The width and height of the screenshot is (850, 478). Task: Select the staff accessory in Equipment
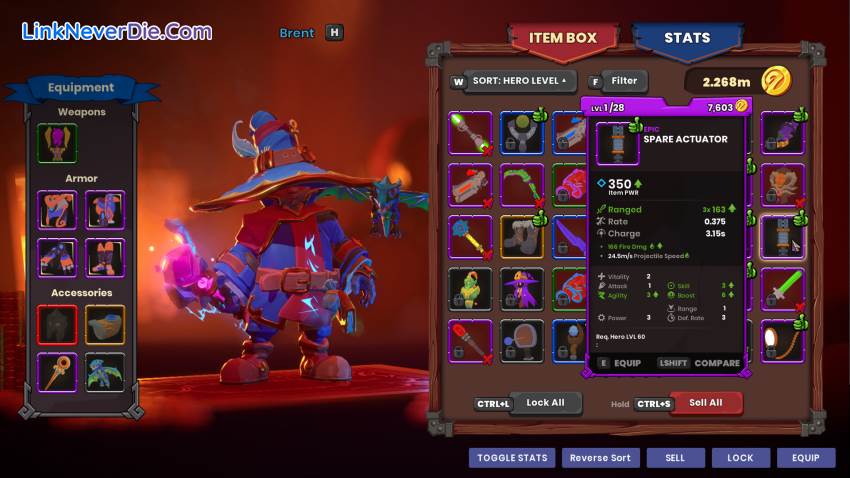(57, 372)
